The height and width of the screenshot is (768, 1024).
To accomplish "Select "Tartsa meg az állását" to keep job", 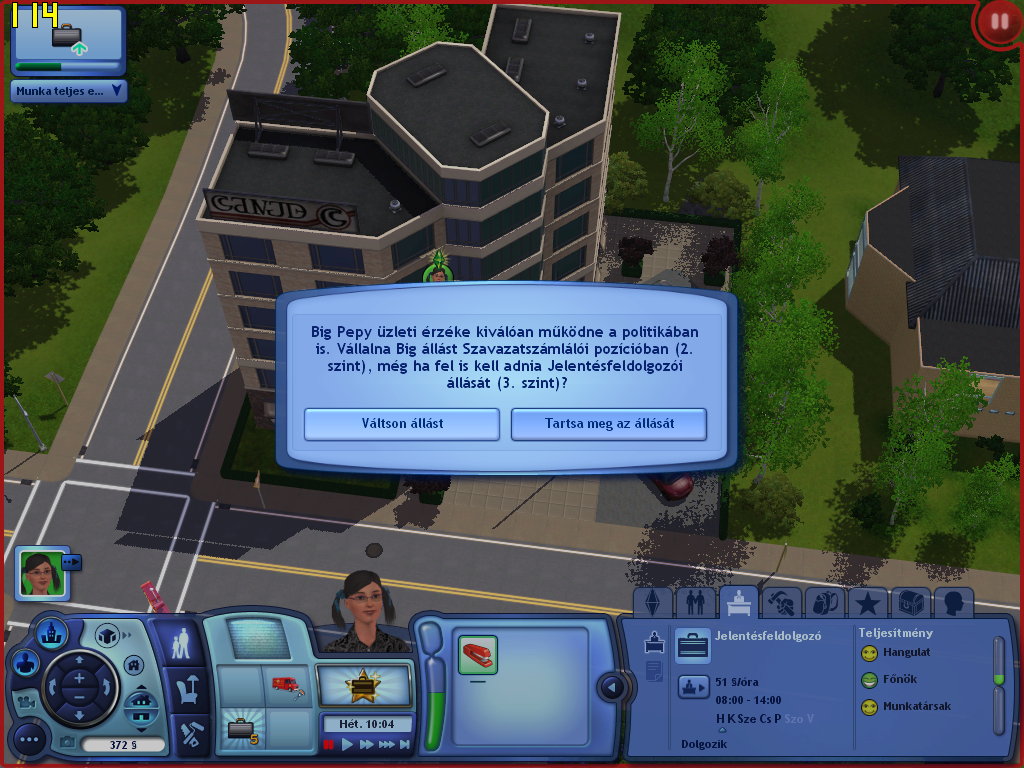I will (x=609, y=423).
